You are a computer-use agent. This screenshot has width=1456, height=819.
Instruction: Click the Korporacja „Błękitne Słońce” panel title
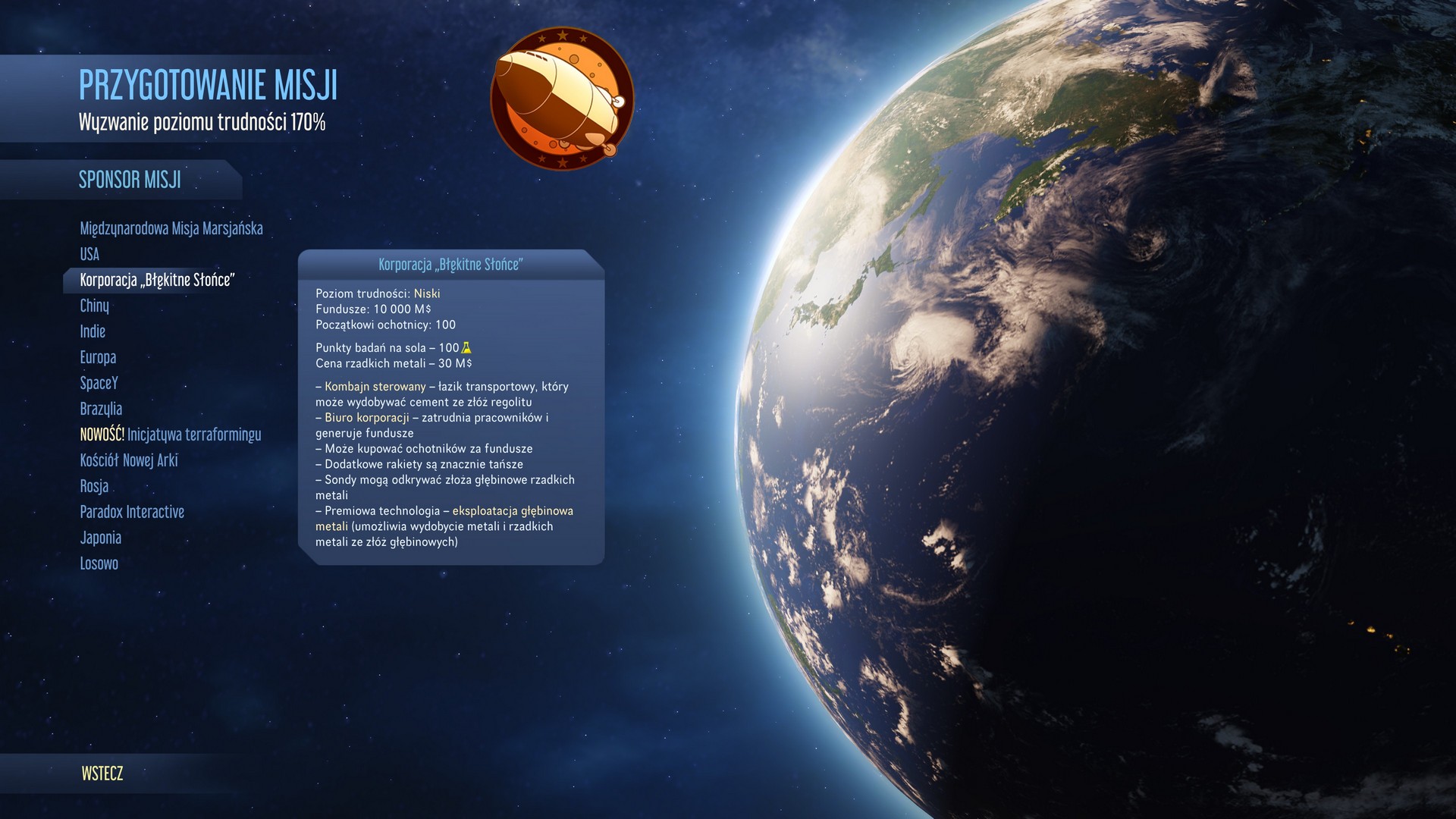(x=450, y=265)
